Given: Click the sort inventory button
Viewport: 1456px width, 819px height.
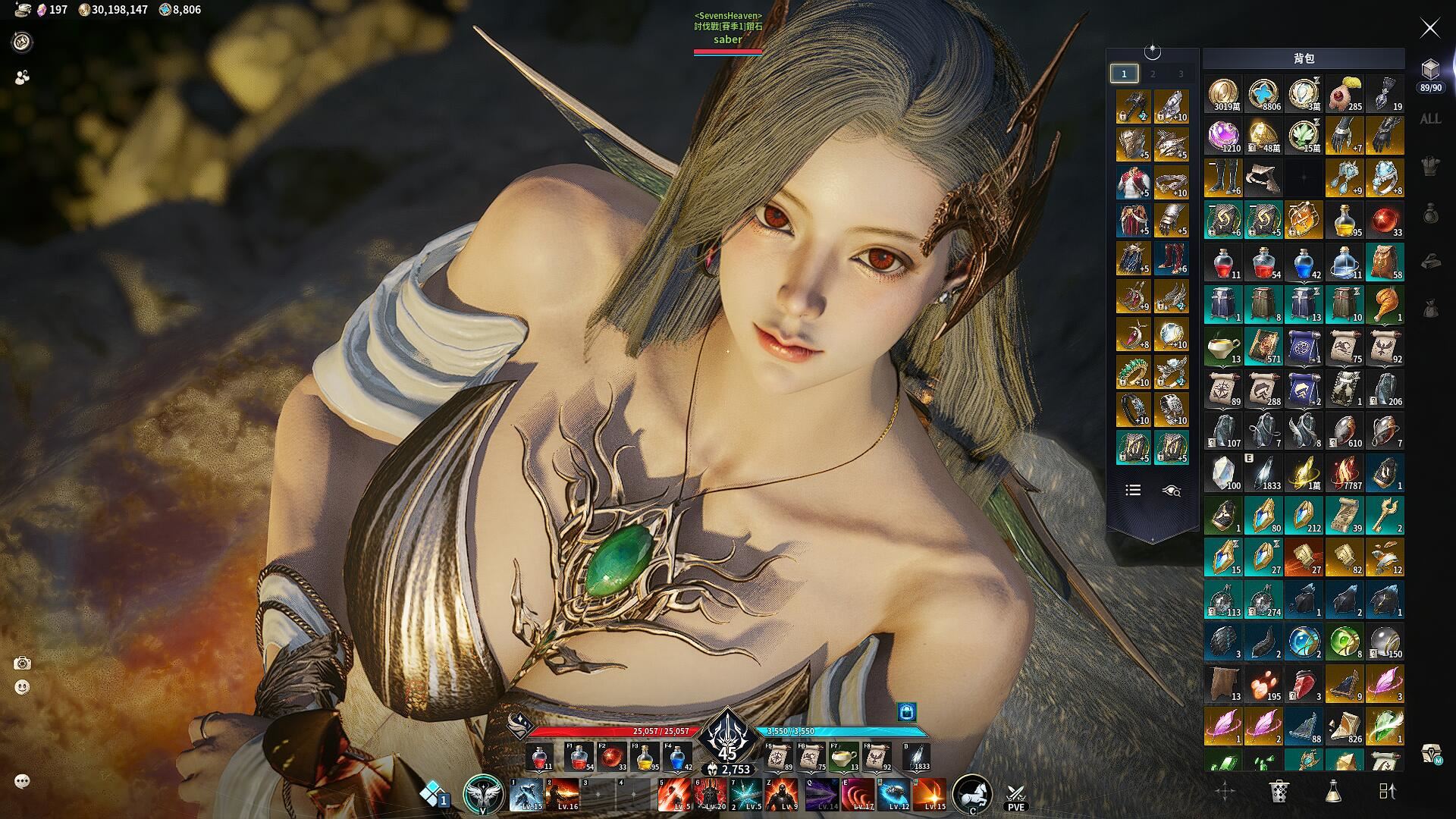Looking at the screenshot, I should tap(1387, 791).
